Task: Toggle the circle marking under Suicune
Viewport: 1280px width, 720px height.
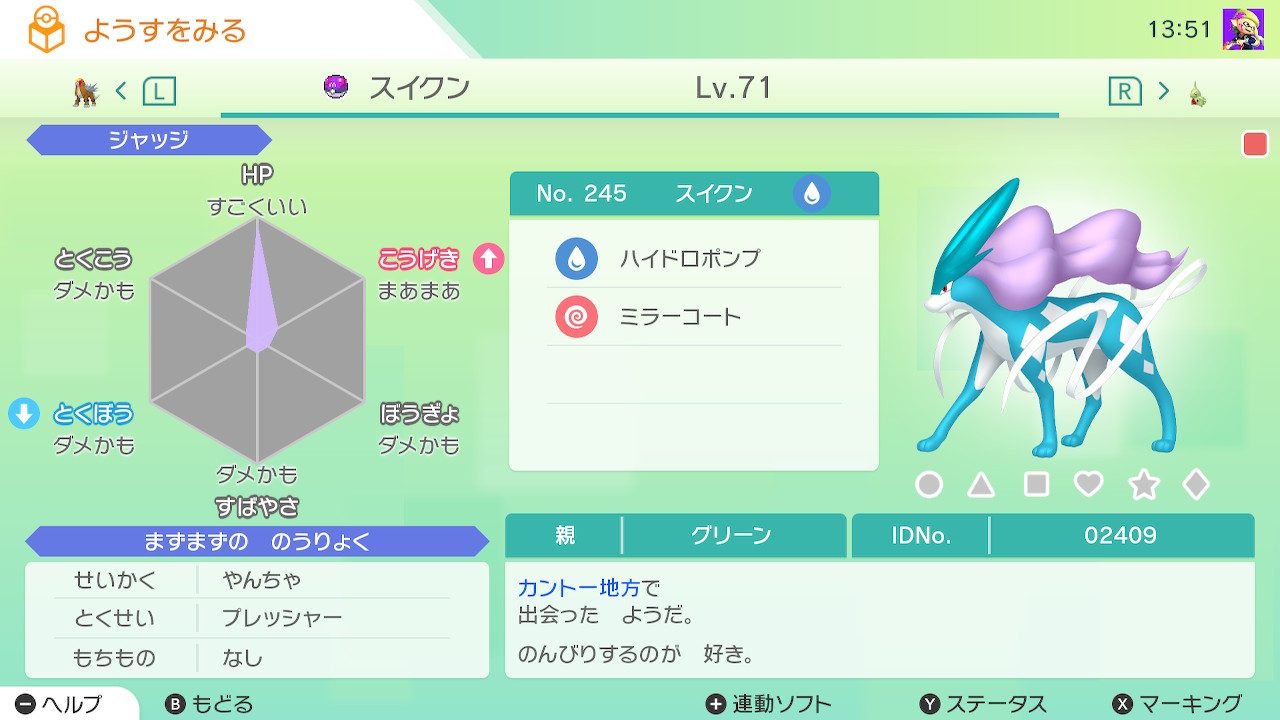Action: click(928, 484)
